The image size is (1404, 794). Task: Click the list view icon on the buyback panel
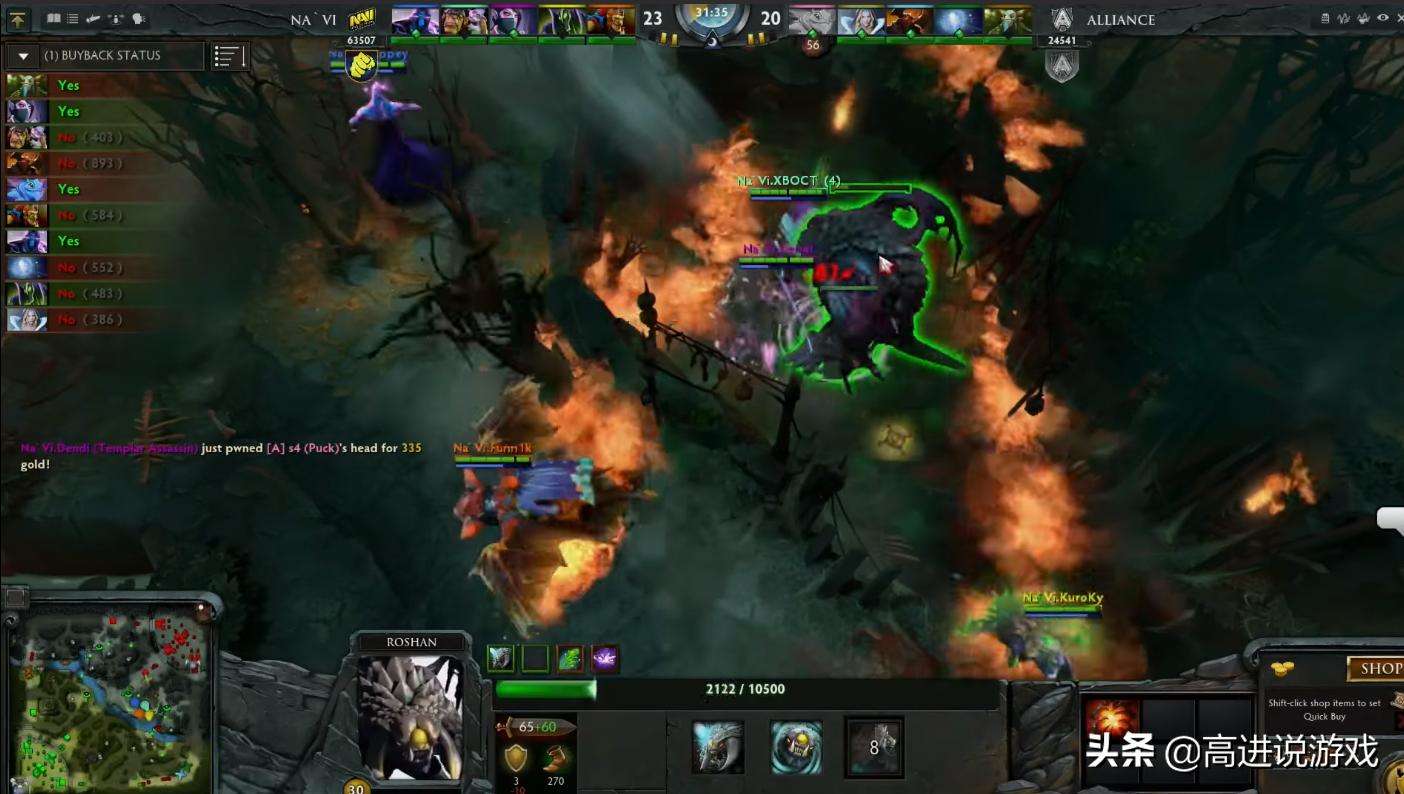pyautogui.click(x=228, y=56)
